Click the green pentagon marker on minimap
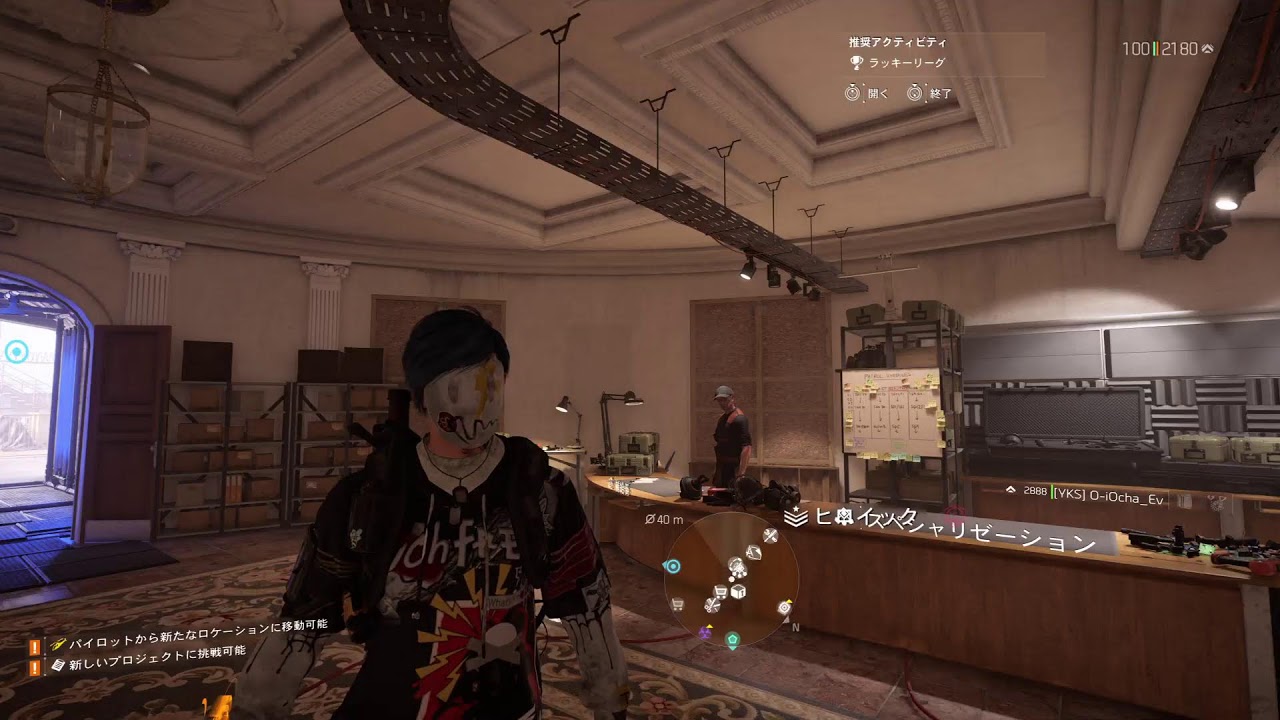This screenshot has height=720, width=1280. coord(732,639)
